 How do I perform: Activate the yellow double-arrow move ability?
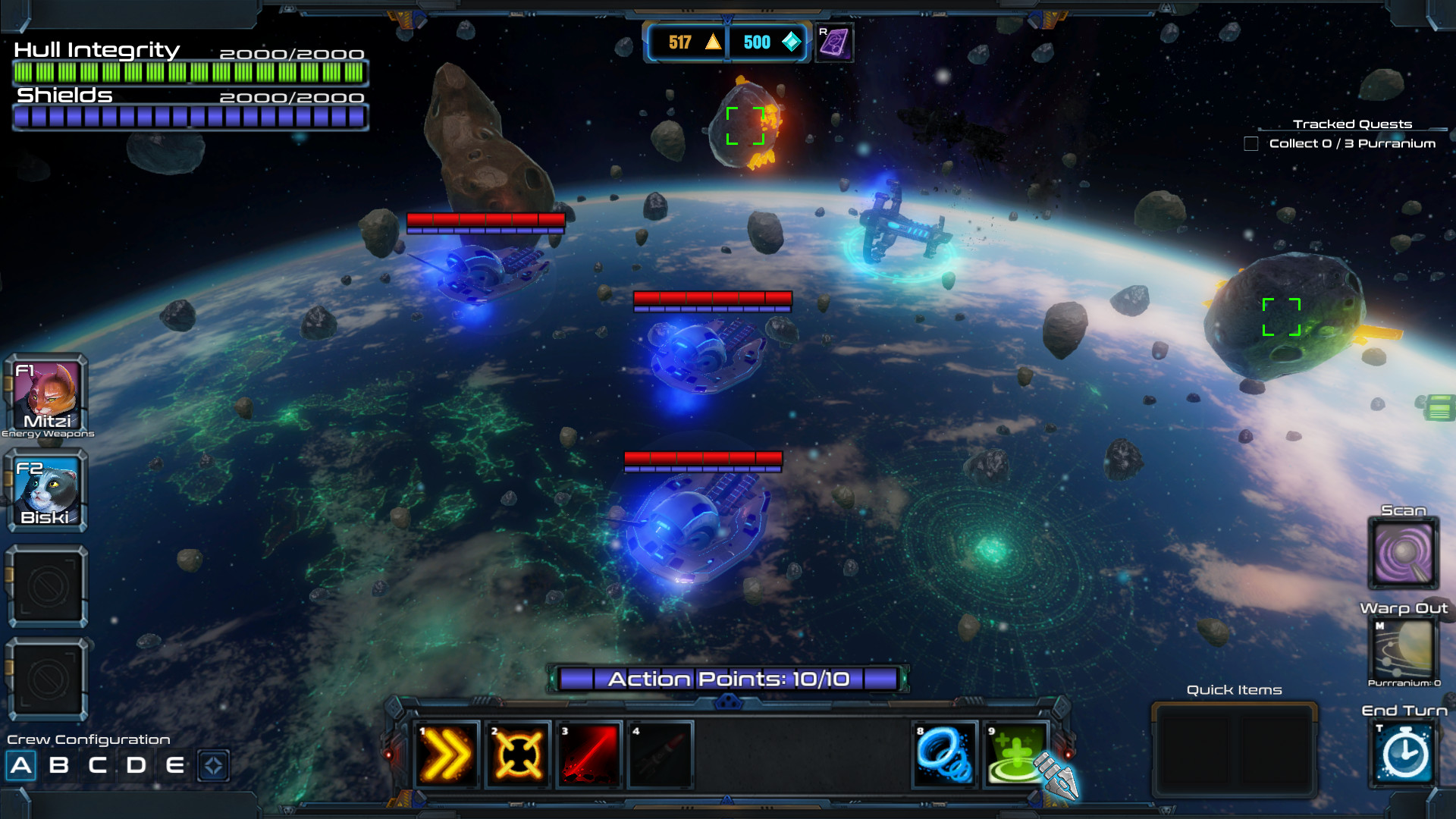tap(447, 755)
